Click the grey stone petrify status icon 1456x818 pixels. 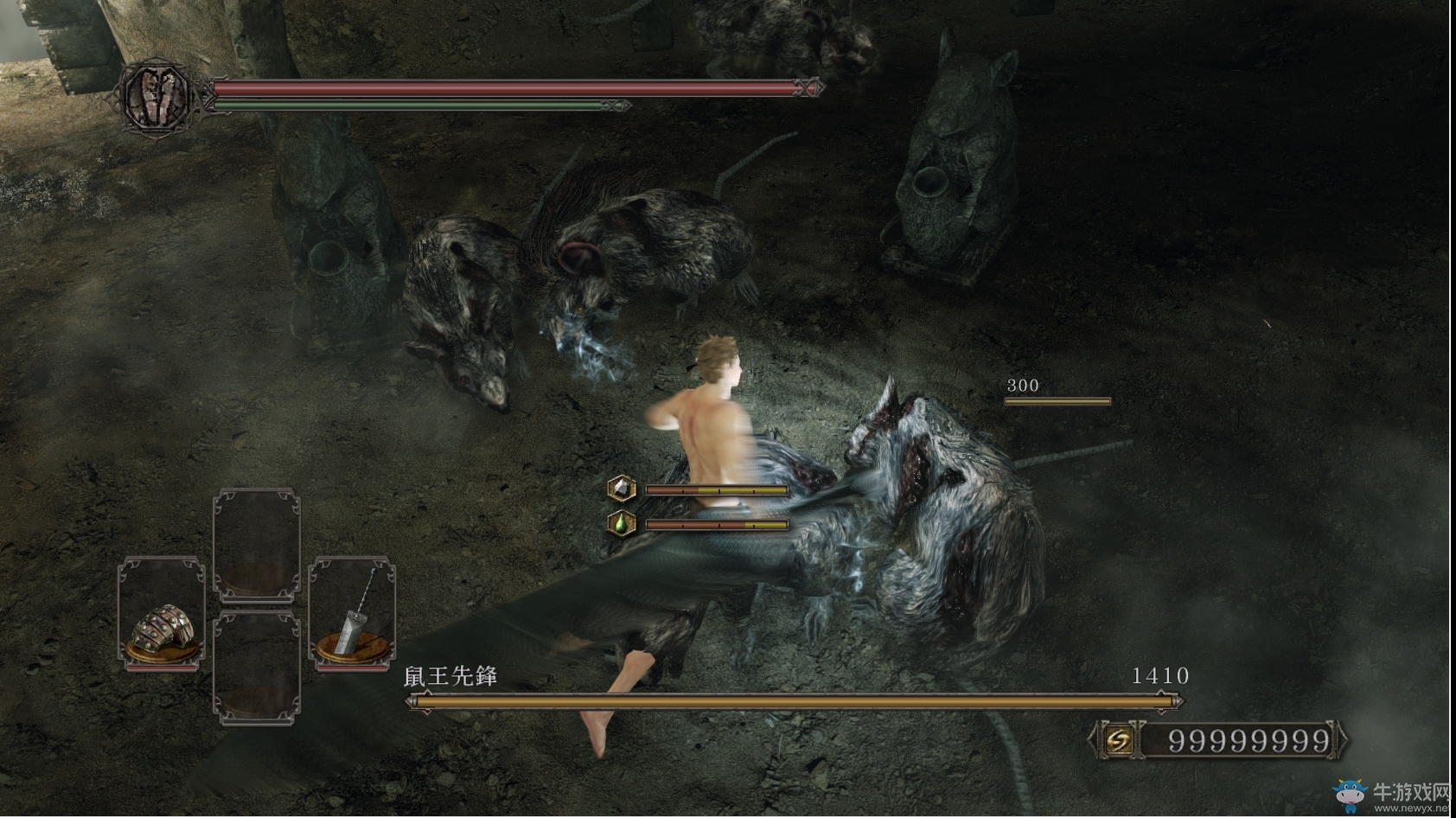(622, 489)
